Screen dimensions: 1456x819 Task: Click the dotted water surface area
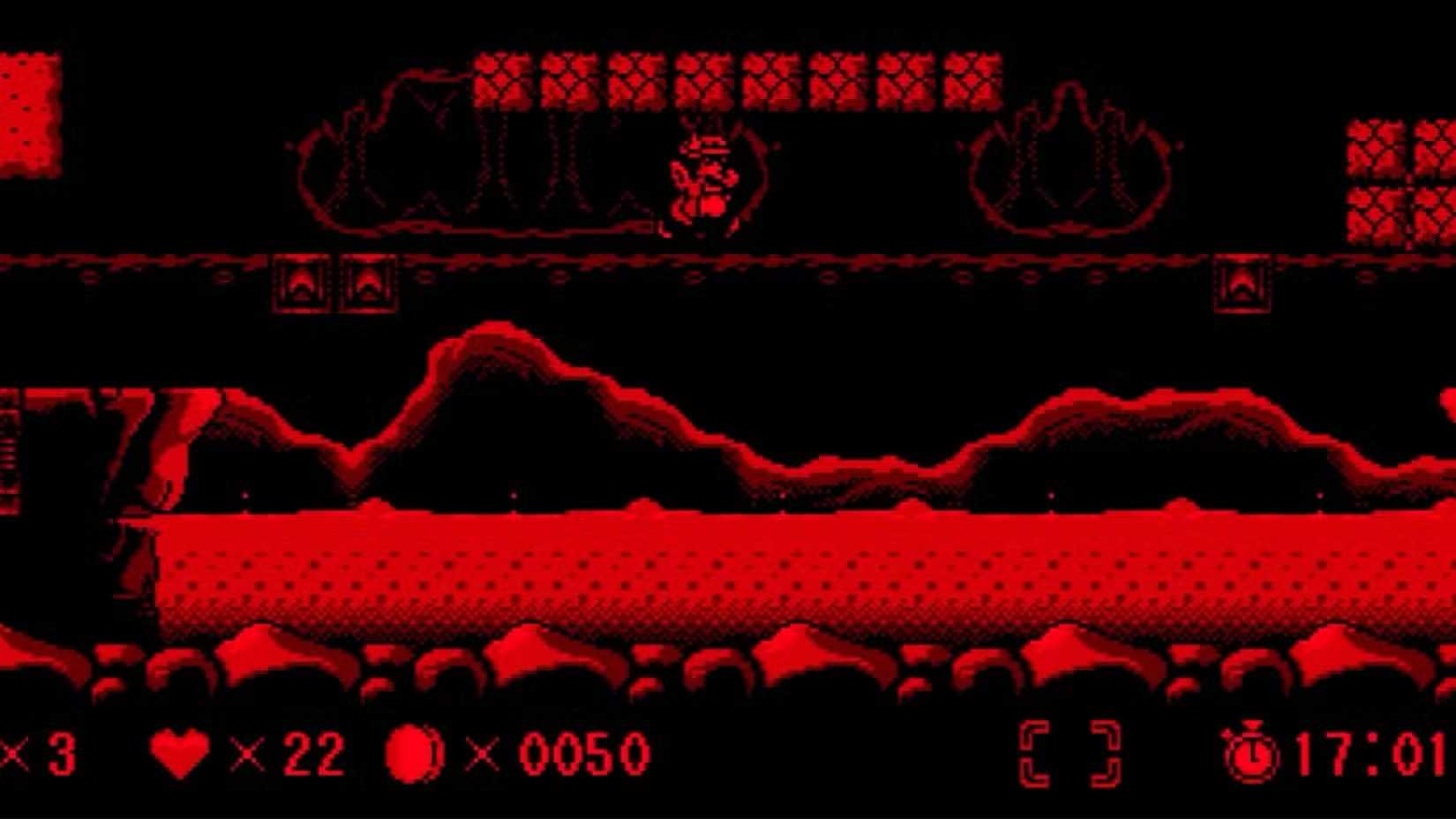point(706,565)
